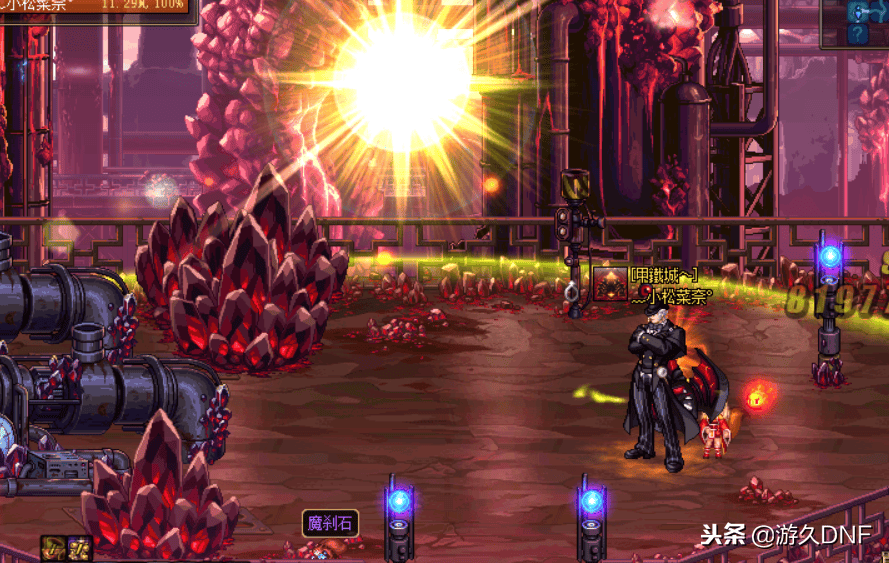
Task: Select the mushroom buff icon
Action: click(54, 548)
